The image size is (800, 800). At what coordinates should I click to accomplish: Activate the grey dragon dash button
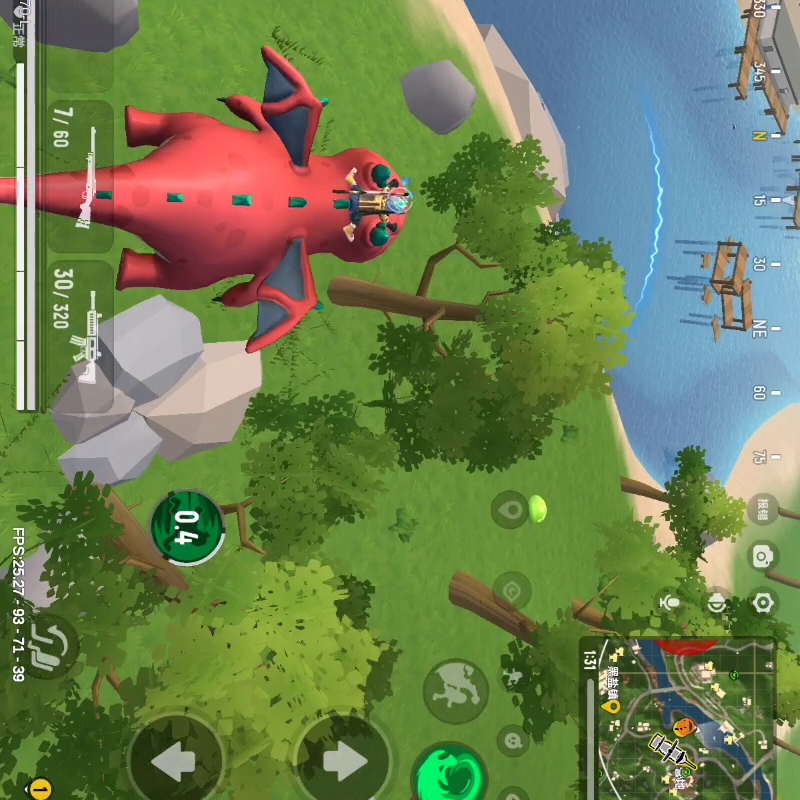pyautogui.click(x=455, y=691)
